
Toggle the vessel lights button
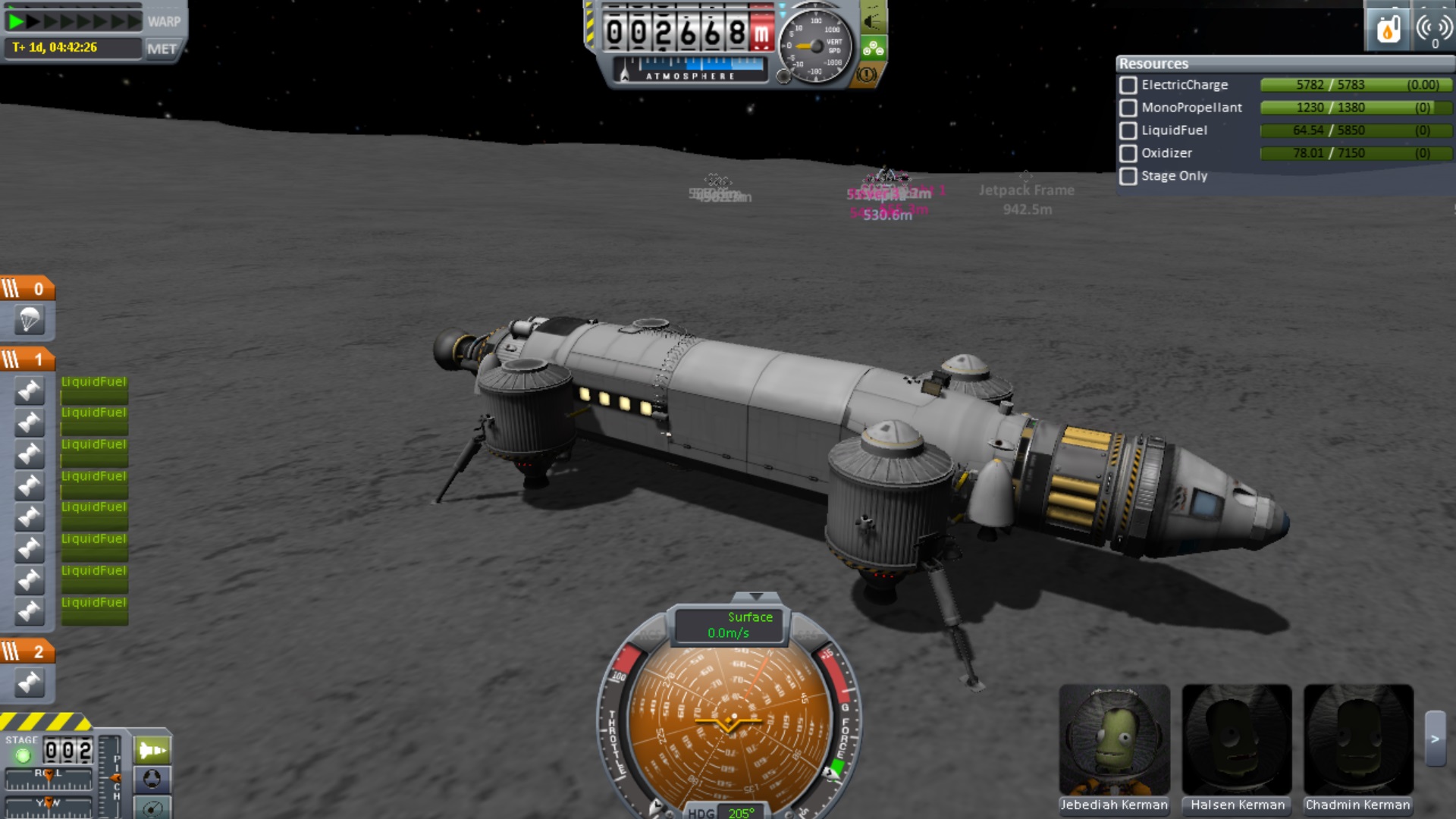point(873,20)
